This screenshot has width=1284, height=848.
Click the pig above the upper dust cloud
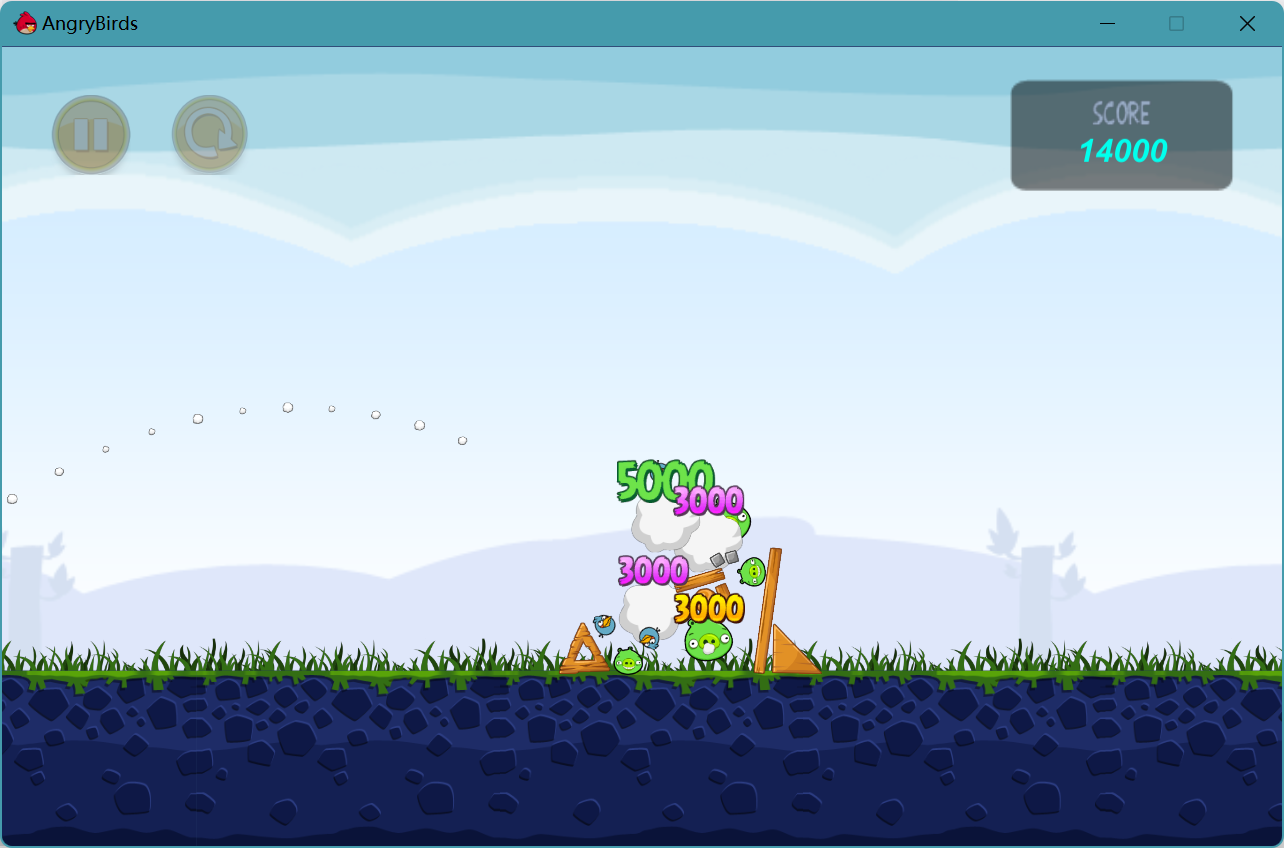coord(743,519)
